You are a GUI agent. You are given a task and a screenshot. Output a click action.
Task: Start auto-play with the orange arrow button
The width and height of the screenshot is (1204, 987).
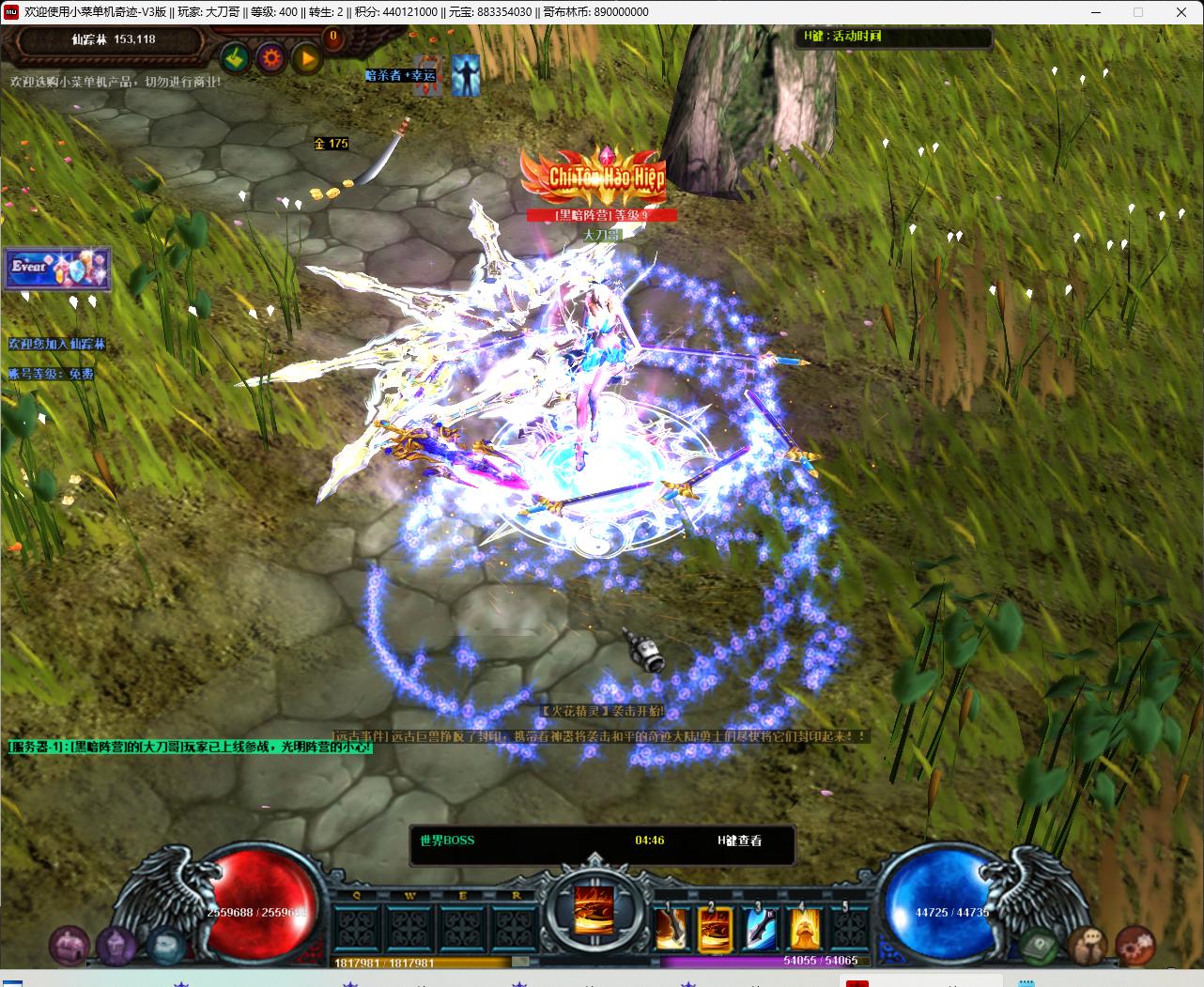click(x=307, y=58)
